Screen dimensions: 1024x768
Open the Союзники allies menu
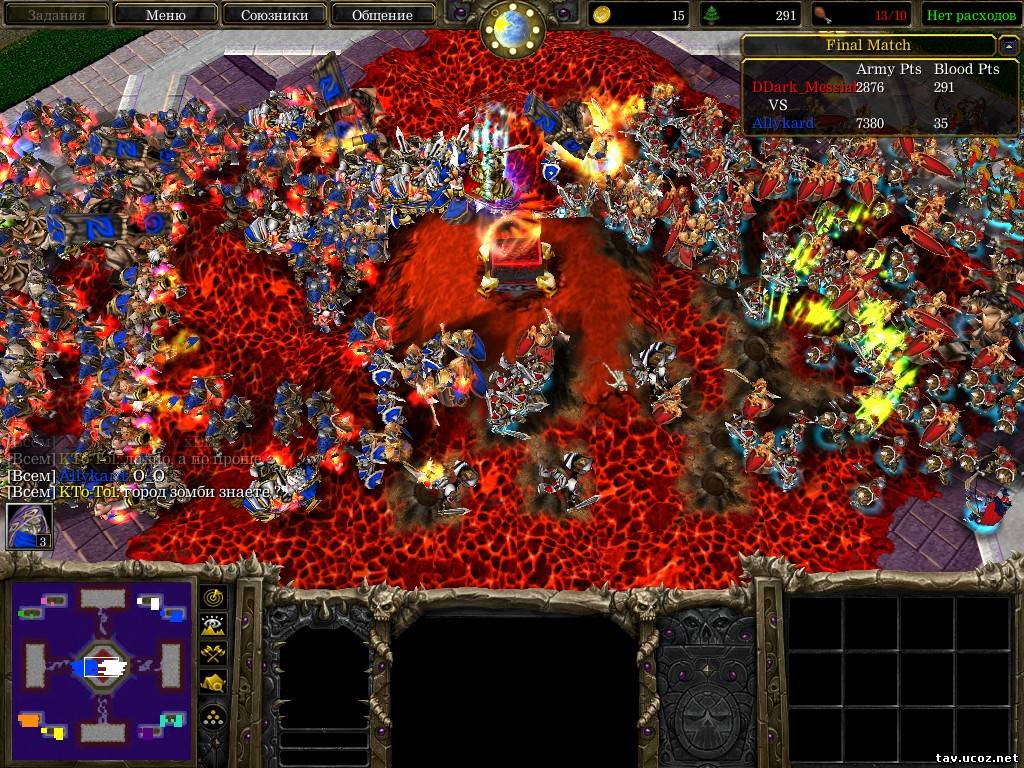pos(272,15)
